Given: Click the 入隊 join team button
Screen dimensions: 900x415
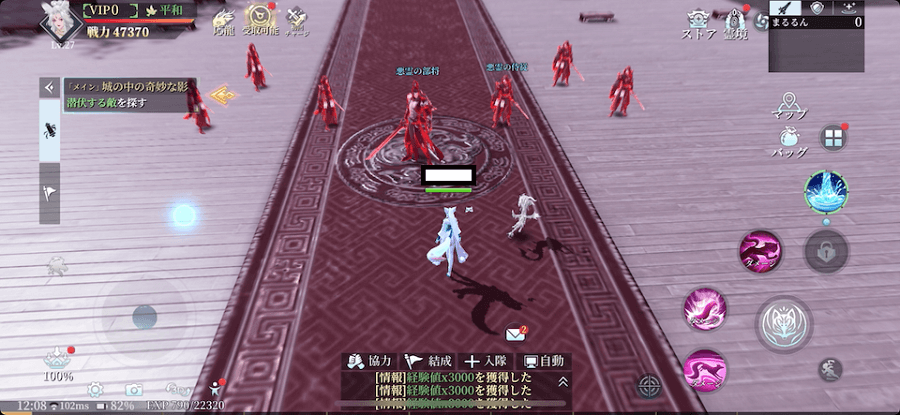Looking at the screenshot, I should point(486,361).
